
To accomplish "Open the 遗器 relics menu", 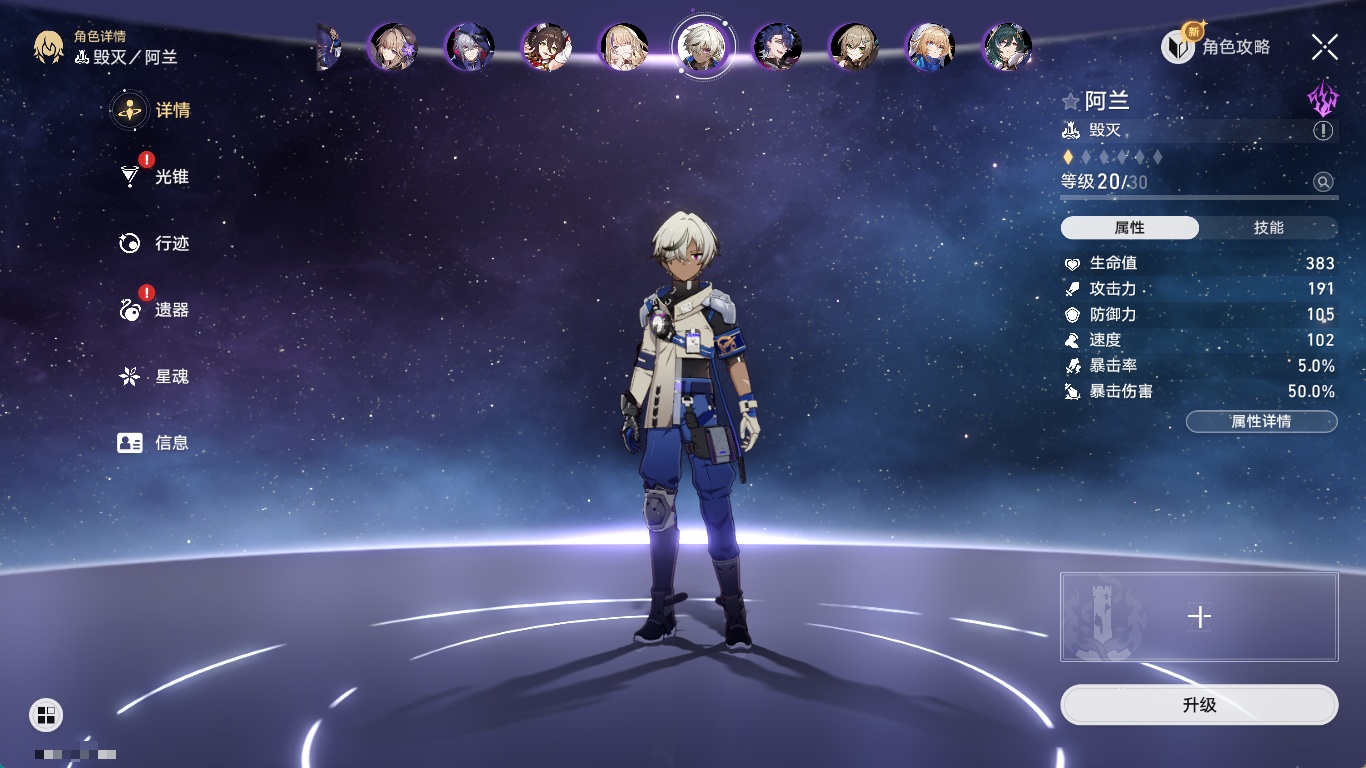I will click(x=170, y=310).
